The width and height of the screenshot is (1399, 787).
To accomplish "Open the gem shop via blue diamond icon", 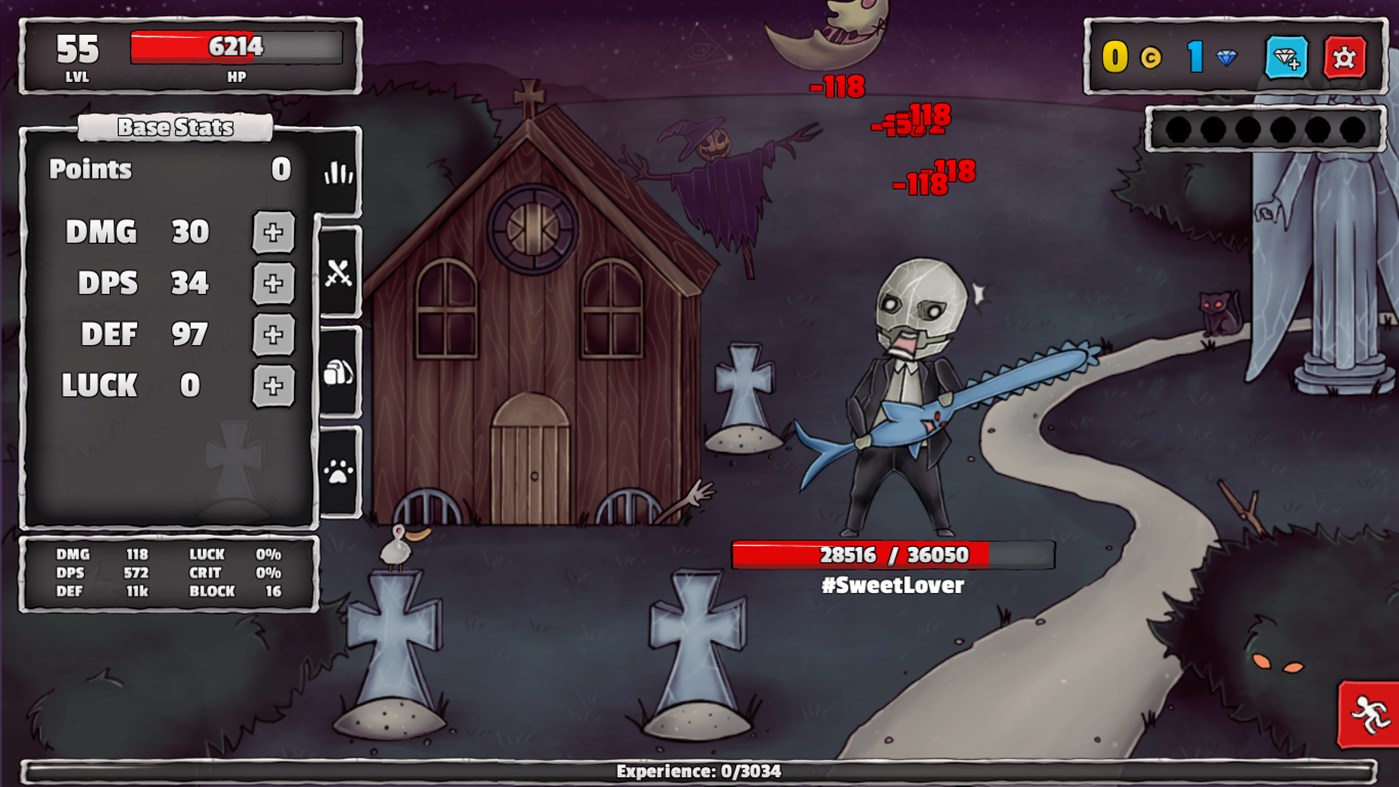I will coord(1286,57).
